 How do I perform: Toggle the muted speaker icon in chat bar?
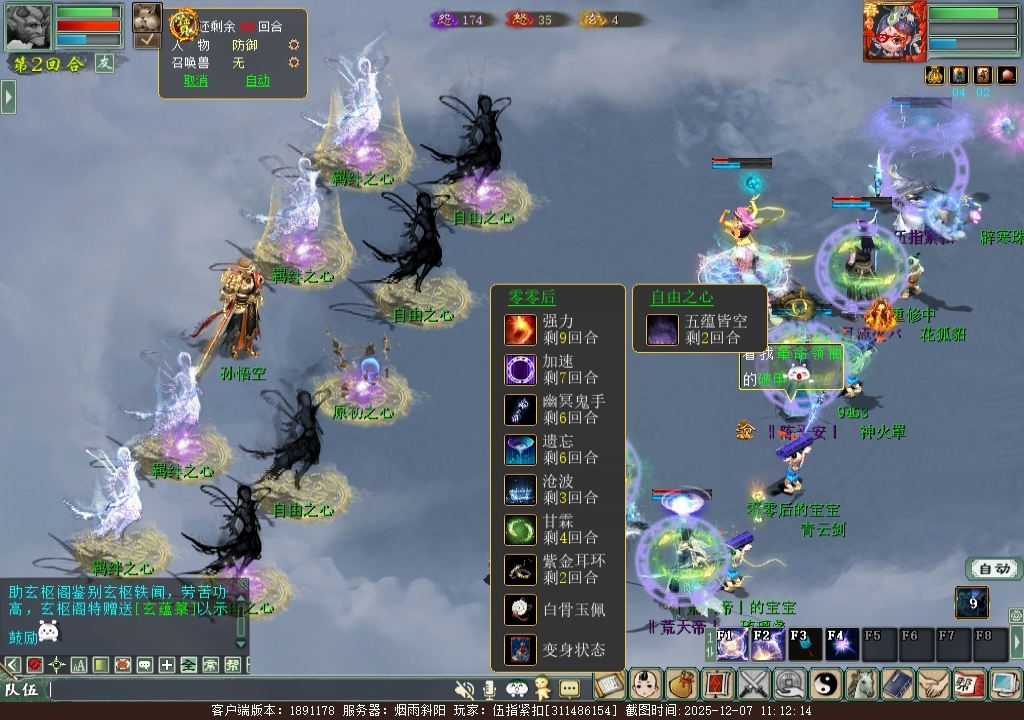464,689
